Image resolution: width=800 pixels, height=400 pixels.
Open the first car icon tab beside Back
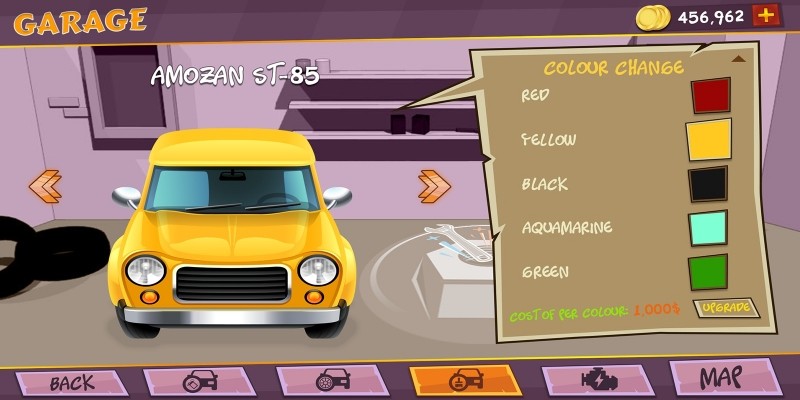[x=200, y=381]
